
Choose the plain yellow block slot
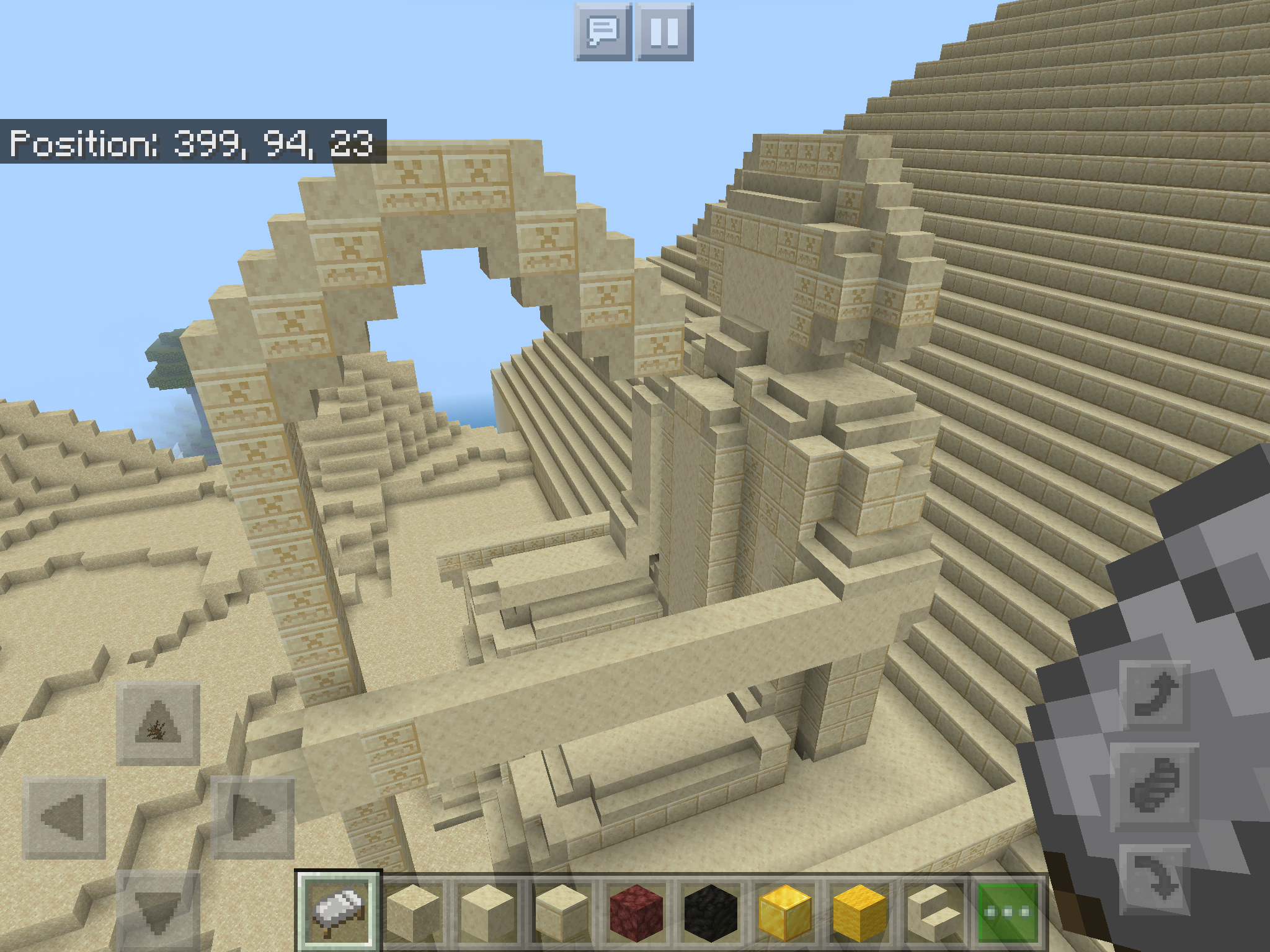coord(859,912)
